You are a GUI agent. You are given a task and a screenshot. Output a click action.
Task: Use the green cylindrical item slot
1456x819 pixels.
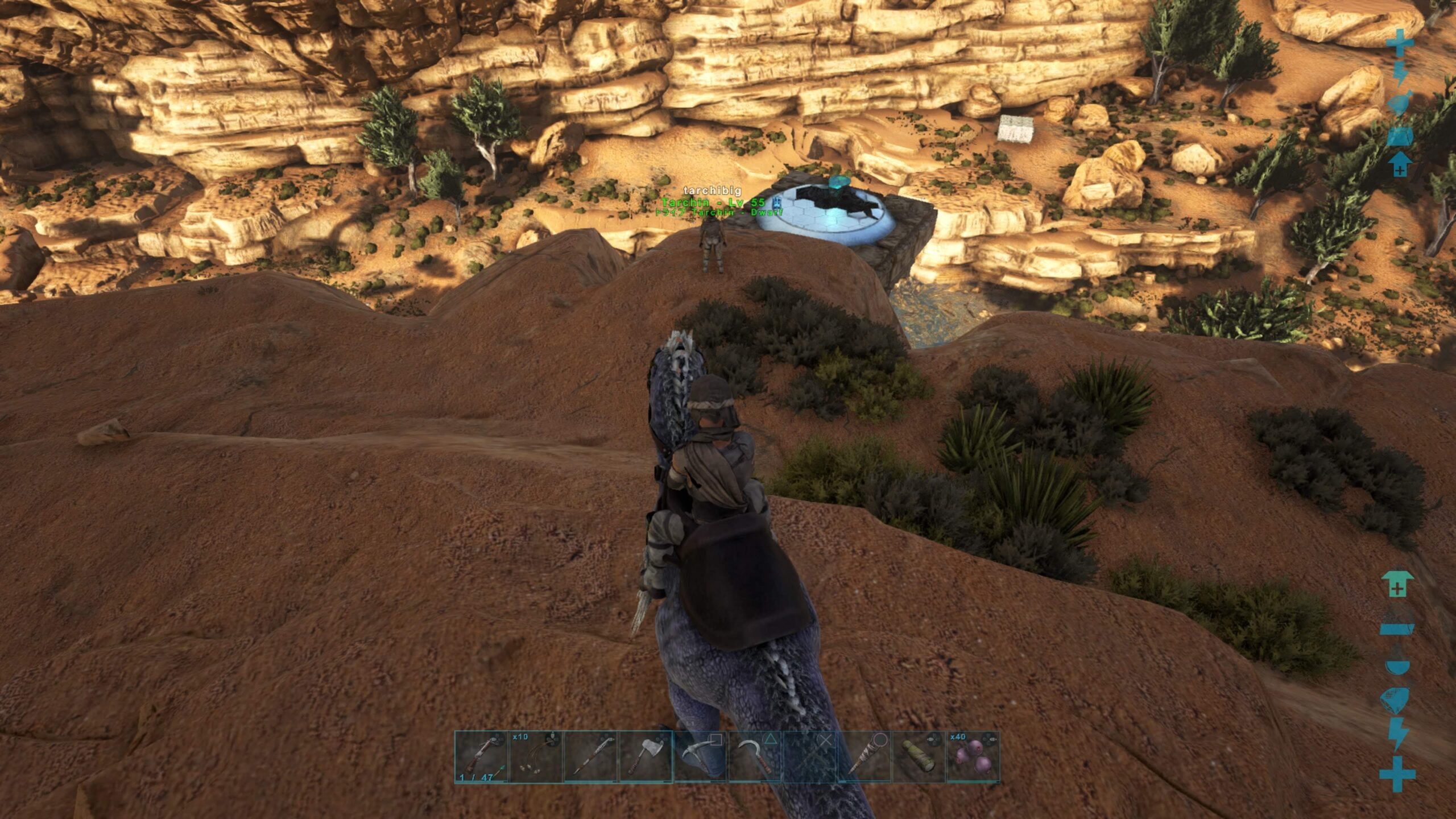click(919, 758)
